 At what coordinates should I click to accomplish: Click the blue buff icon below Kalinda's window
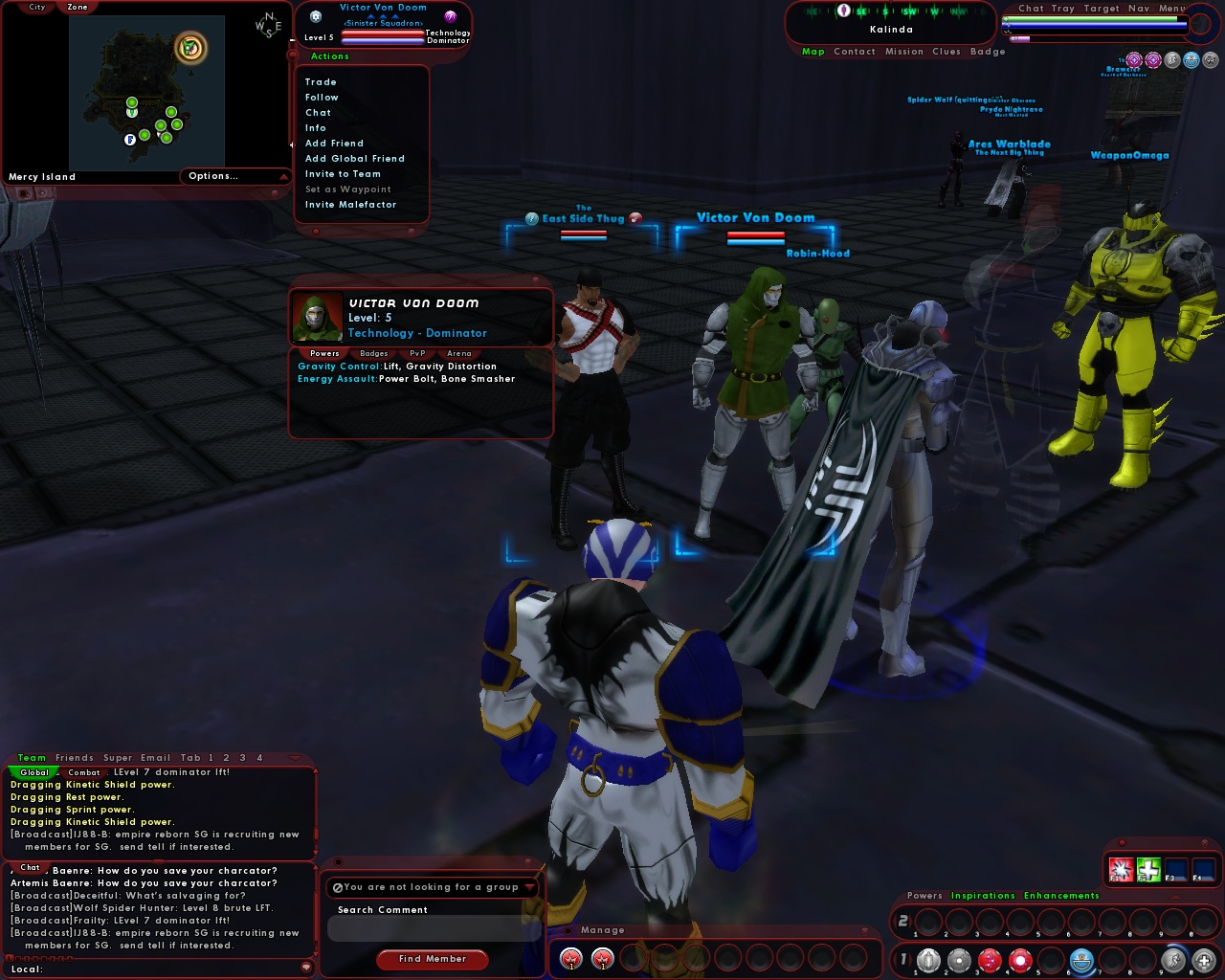pos(1191,60)
